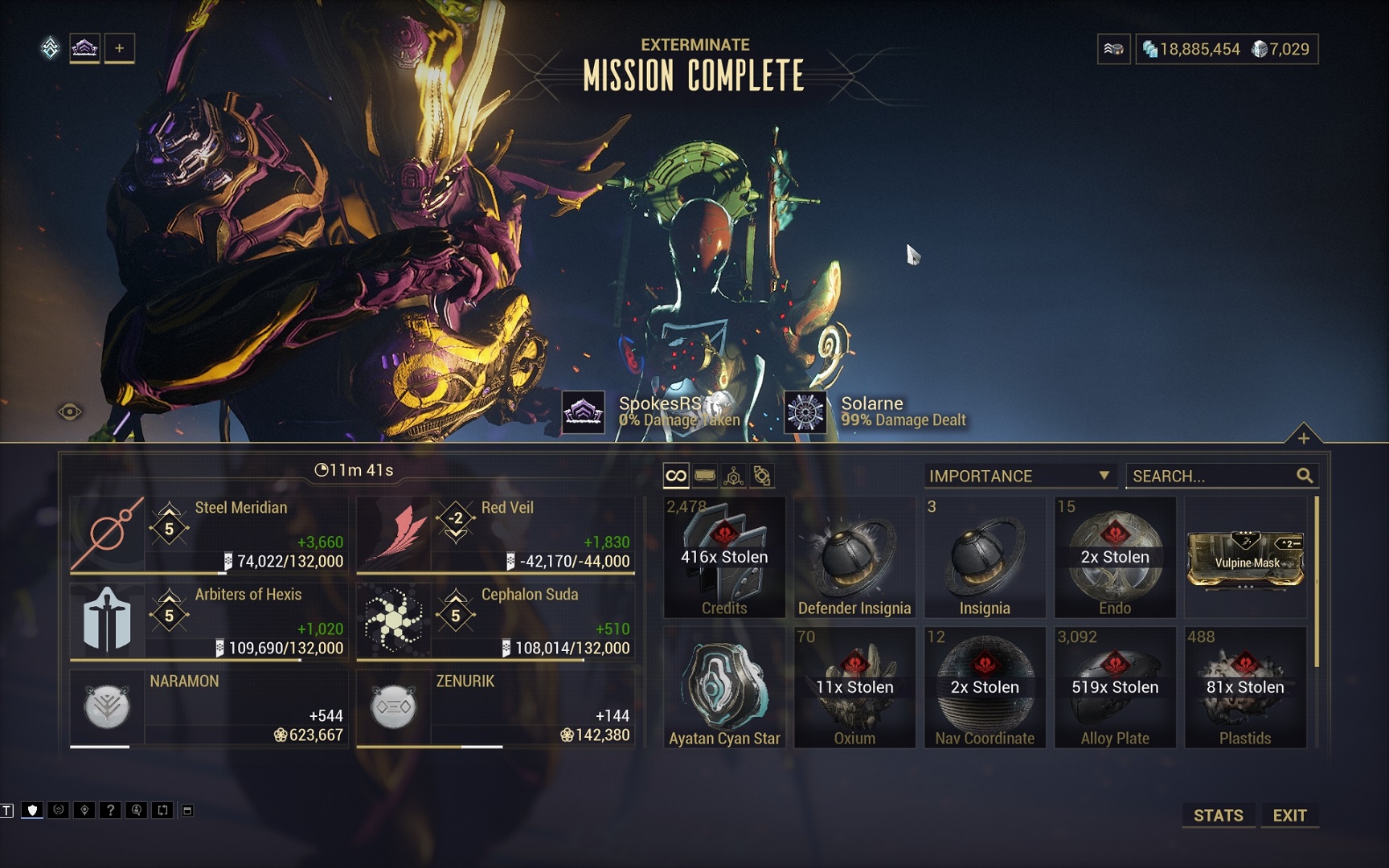Select the Vulpine Mask mod reward
This screenshot has height=868, width=1389.
click(x=1245, y=559)
